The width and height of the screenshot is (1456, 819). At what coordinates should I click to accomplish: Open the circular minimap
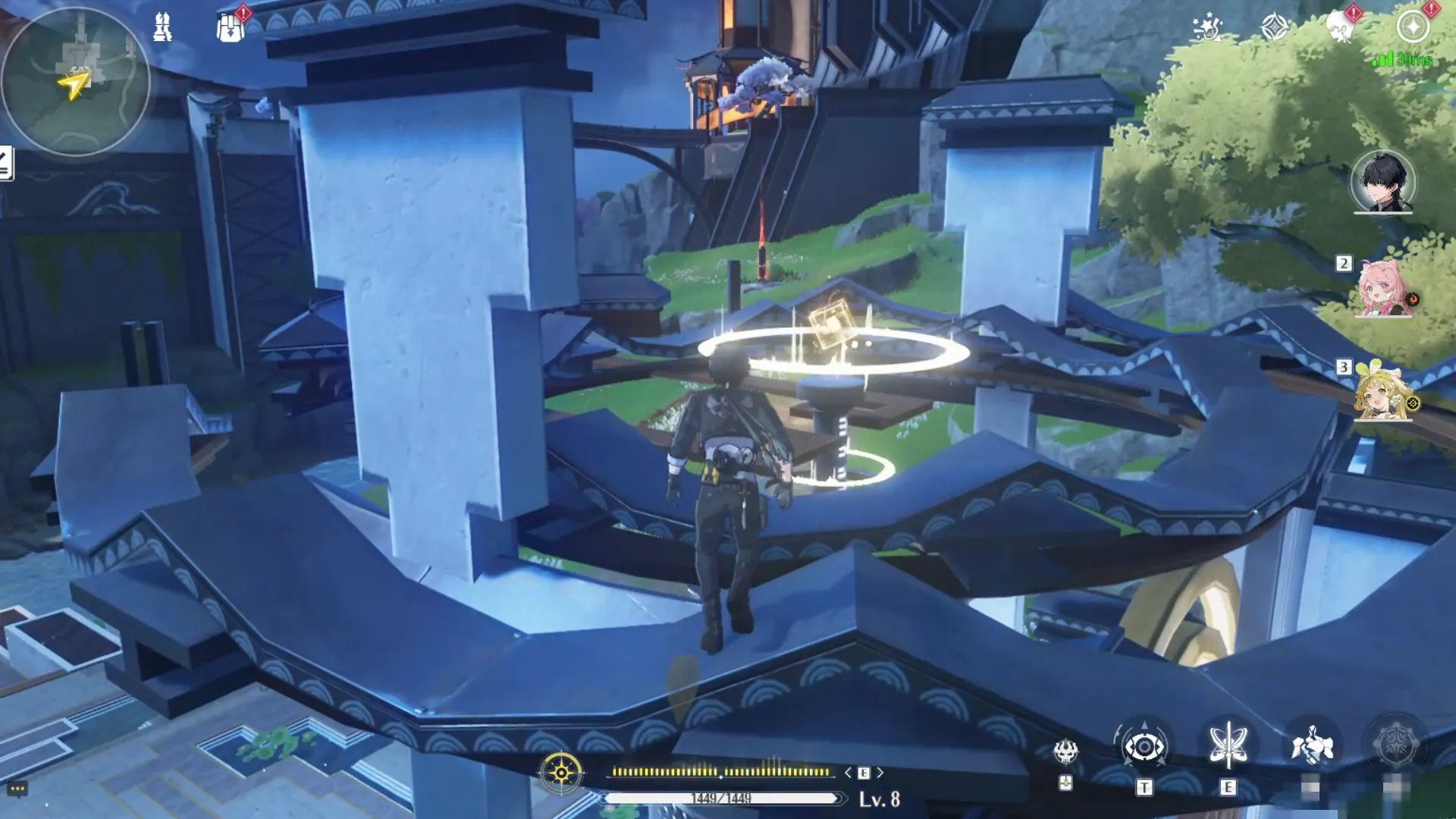pyautogui.click(x=75, y=81)
